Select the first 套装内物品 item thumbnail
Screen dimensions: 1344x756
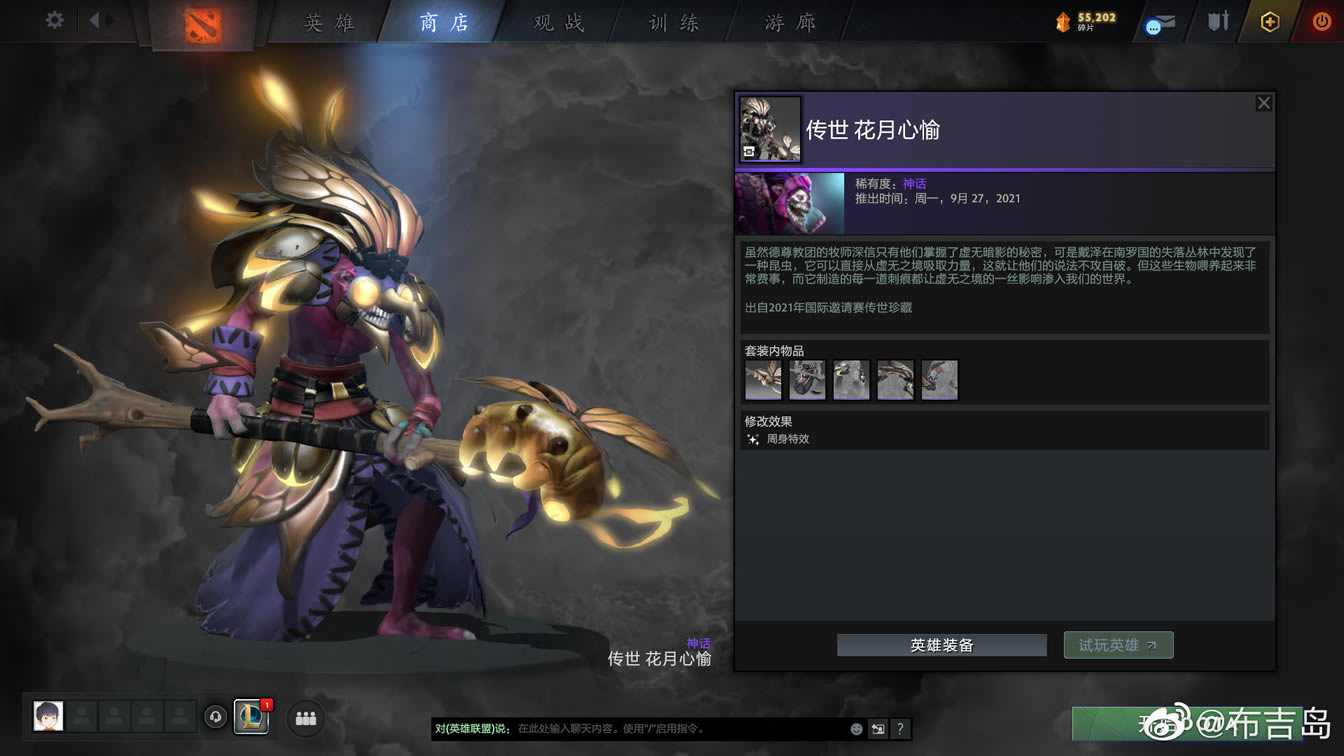762,380
